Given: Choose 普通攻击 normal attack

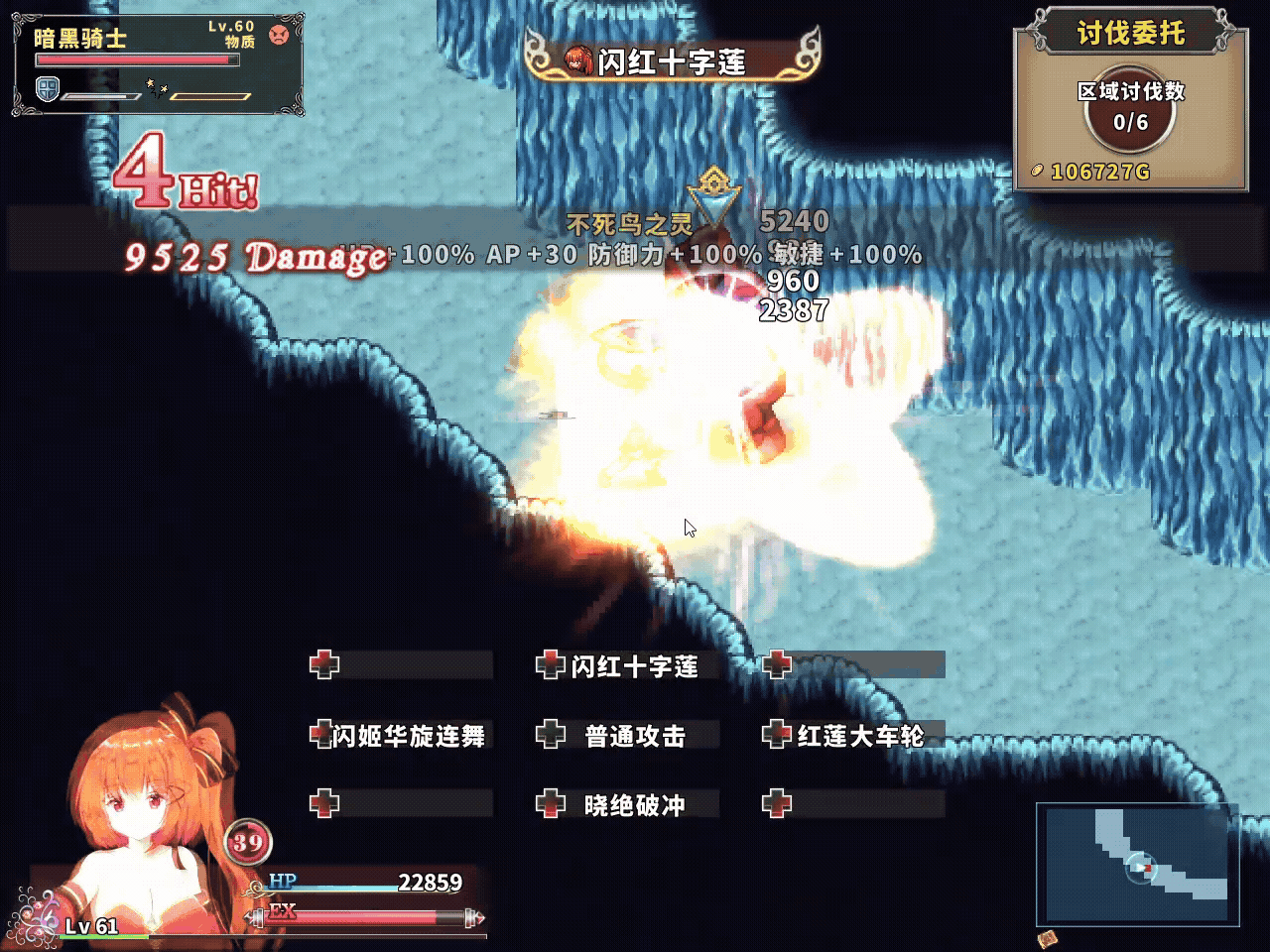Looking at the screenshot, I should pyautogui.click(x=628, y=735).
